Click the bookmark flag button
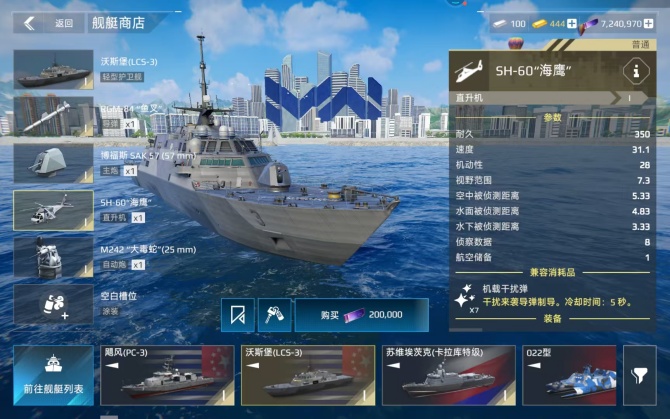Viewport: 670px width, 419px height. [237, 314]
